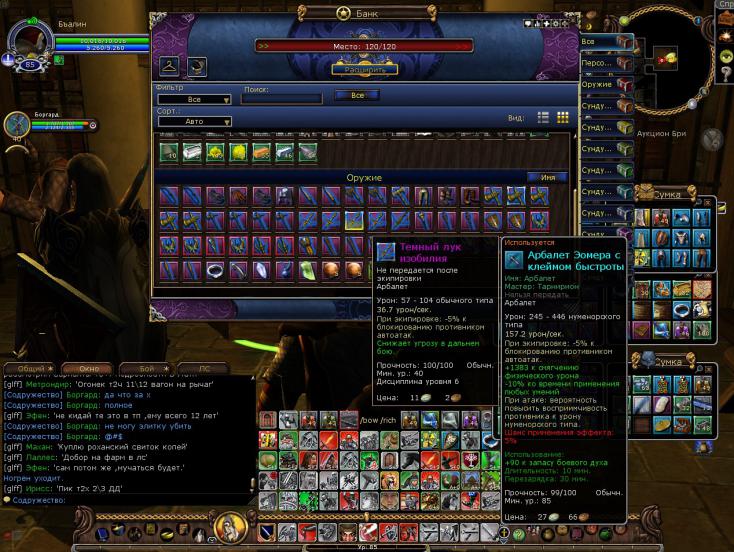This screenshot has height=552, width=734.
Task: Open the Сорт. dropdown set to Авто
Action: coord(194,122)
